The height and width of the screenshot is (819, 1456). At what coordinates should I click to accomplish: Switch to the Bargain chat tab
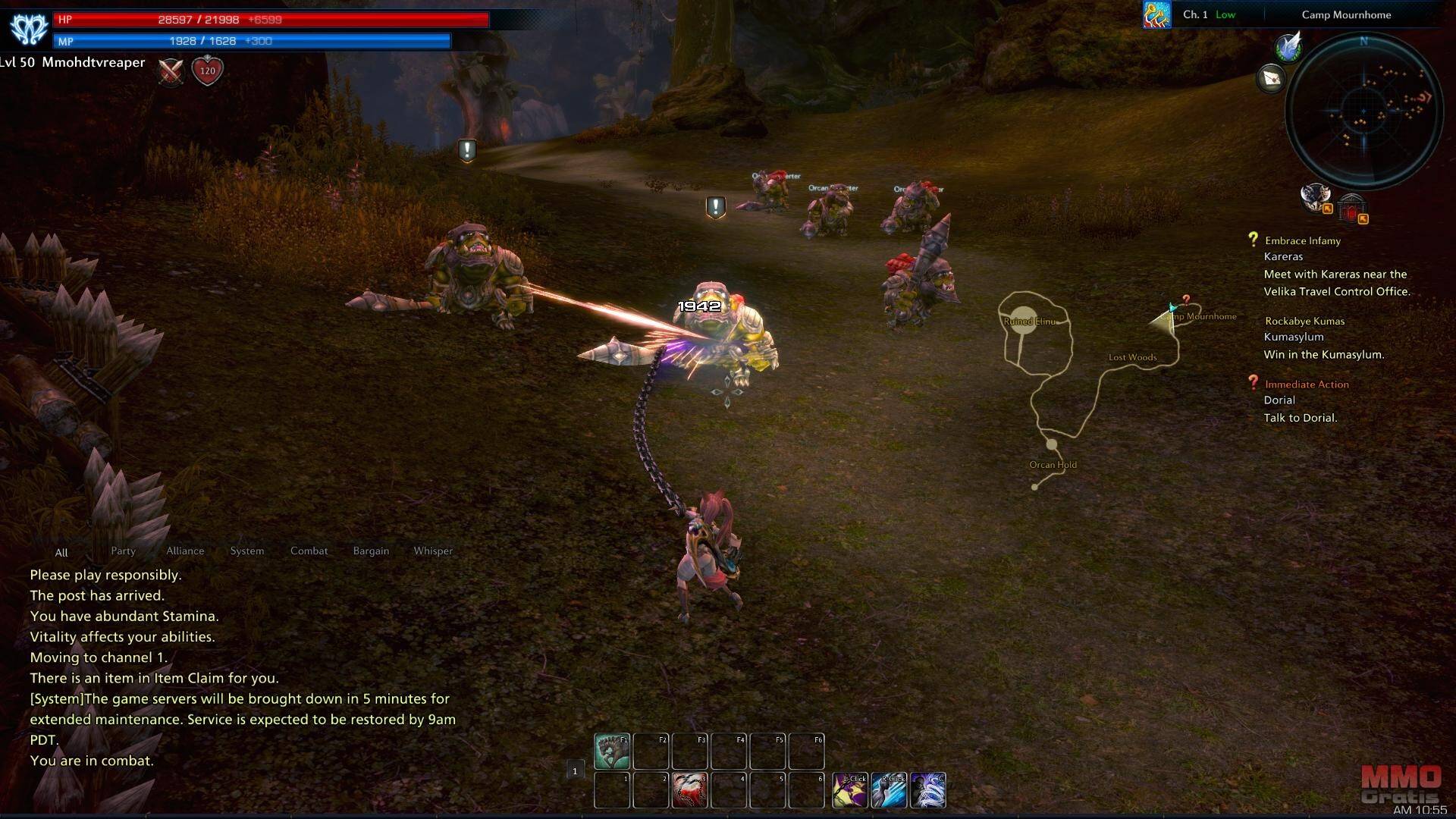371,551
